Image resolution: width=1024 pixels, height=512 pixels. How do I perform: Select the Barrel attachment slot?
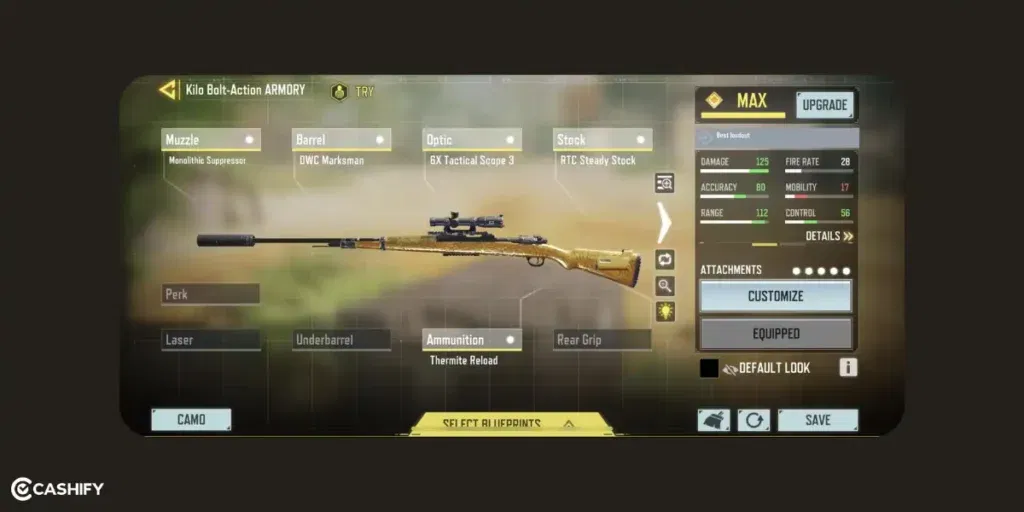[x=341, y=140]
